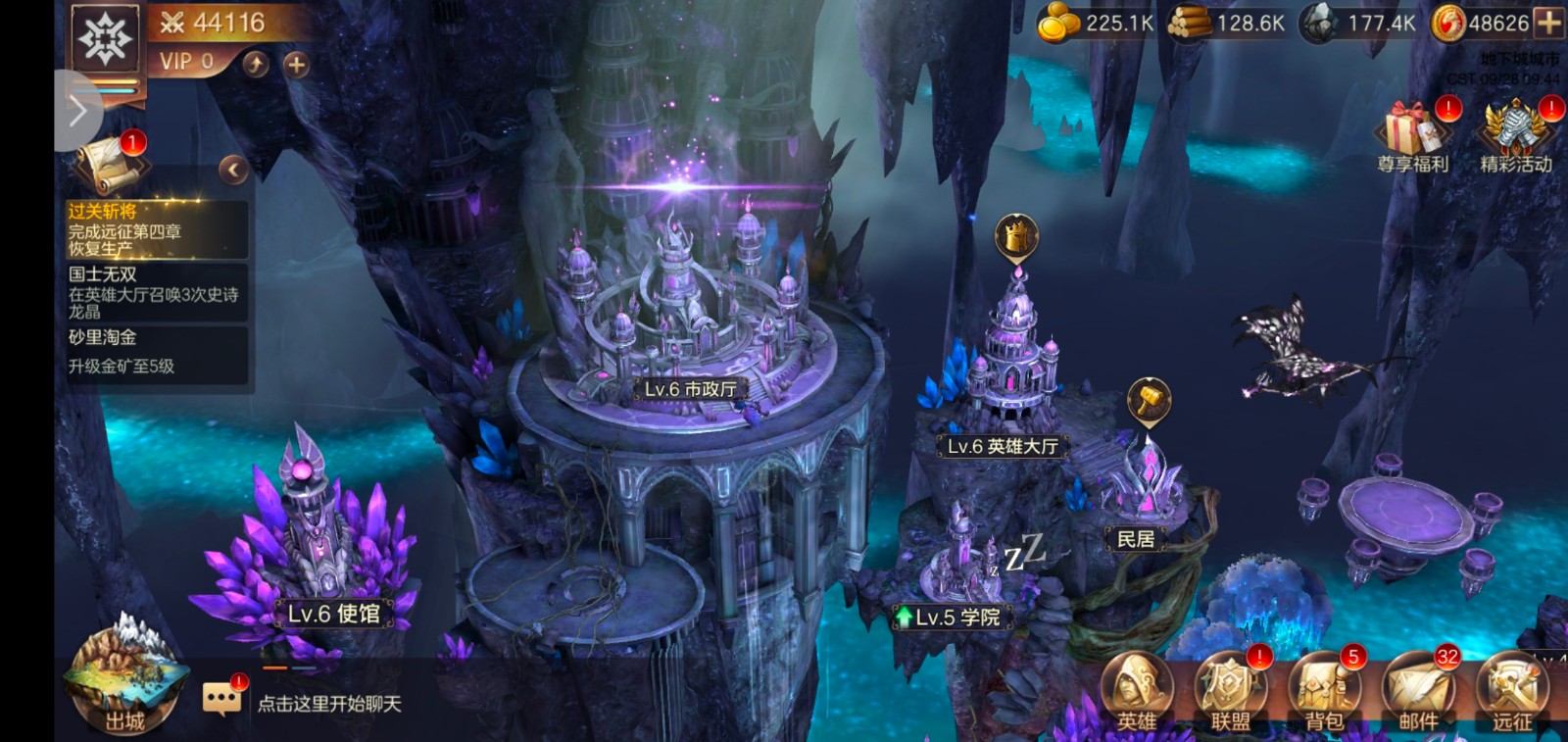Image resolution: width=1568 pixels, height=742 pixels.
Task: Tap the crown bubble above 英雄大厅
Action: (1016, 237)
